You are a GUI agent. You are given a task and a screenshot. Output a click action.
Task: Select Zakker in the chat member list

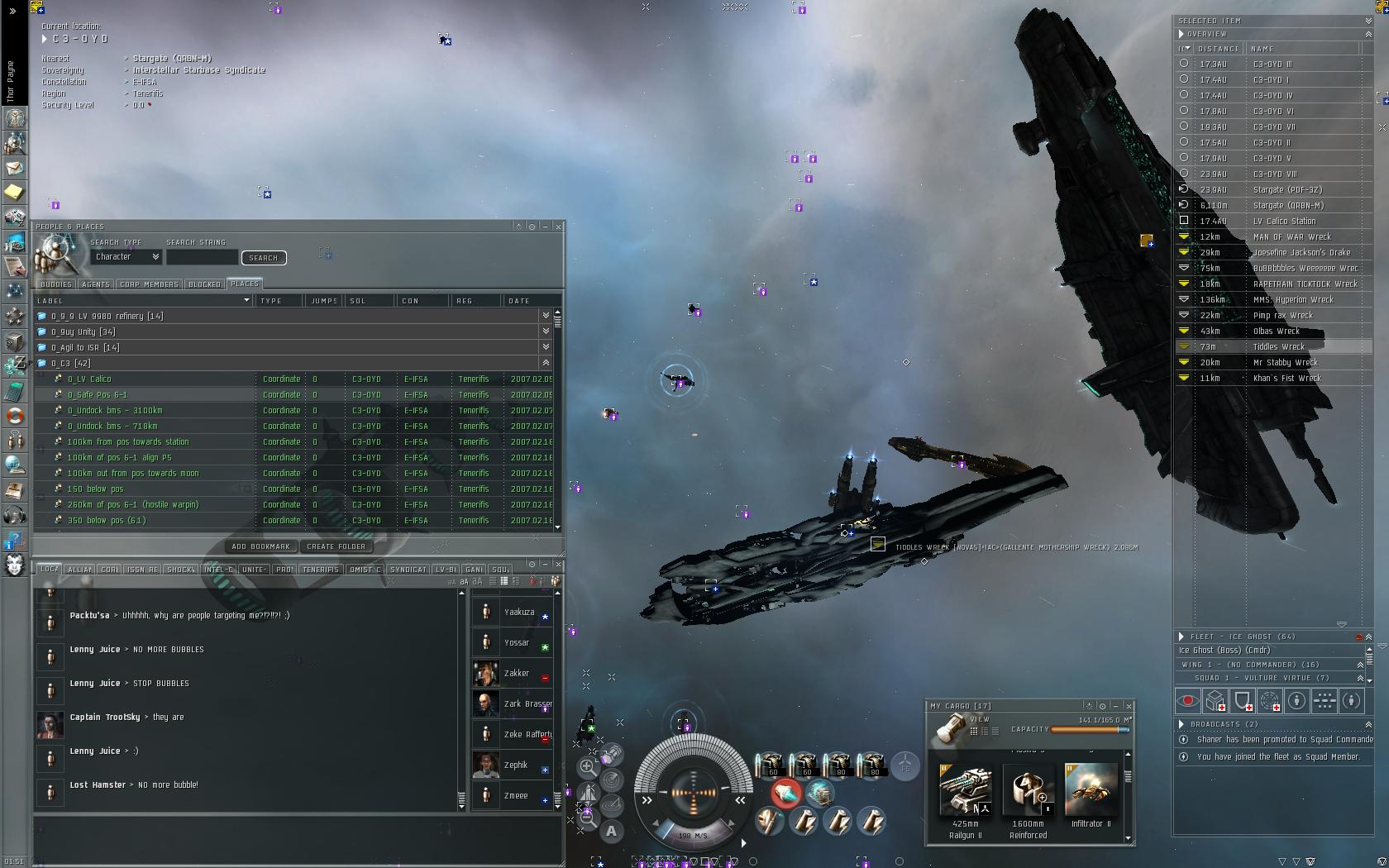tap(517, 674)
